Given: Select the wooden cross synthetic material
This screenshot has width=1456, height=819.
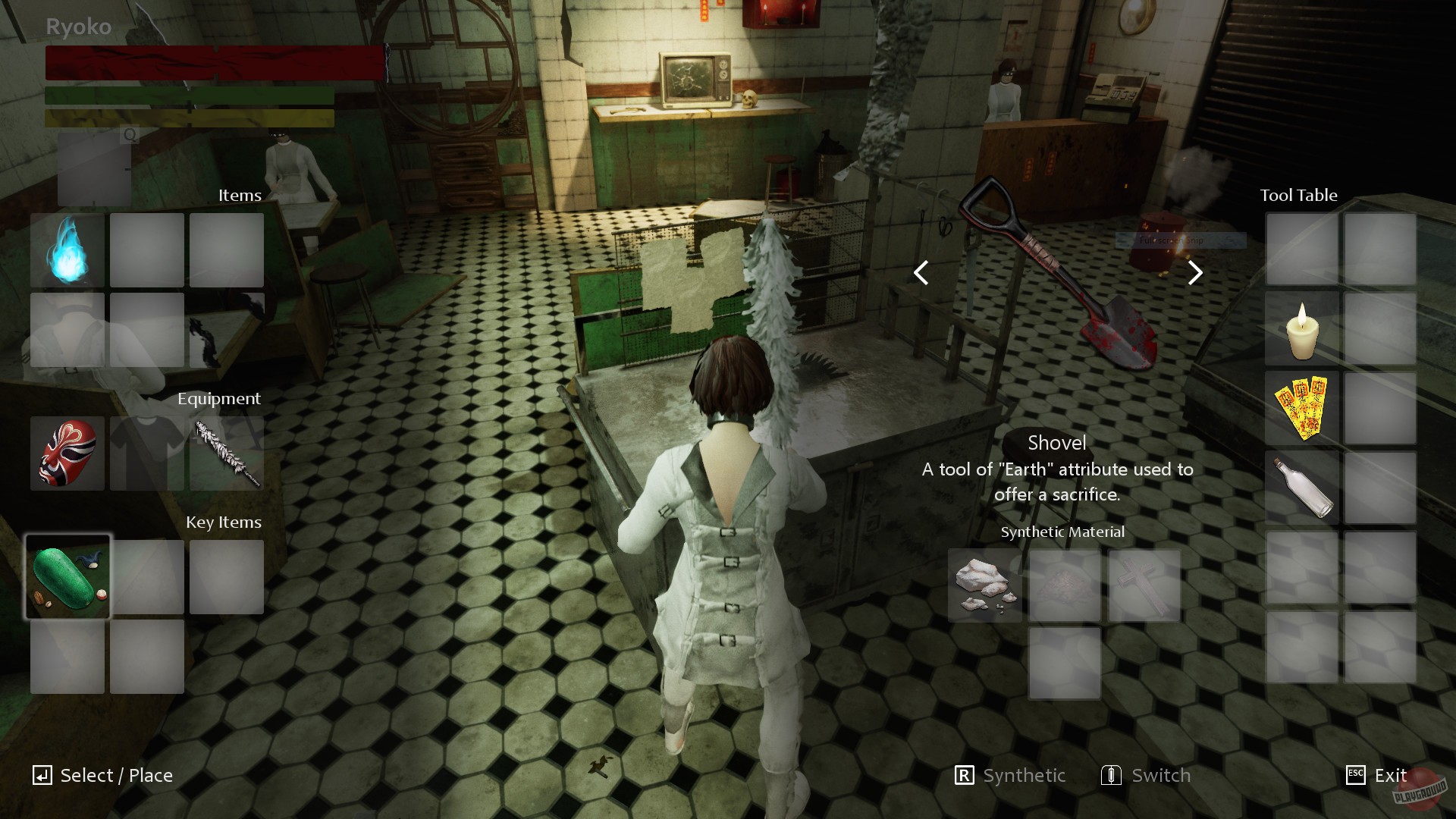Looking at the screenshot, I should point(1144,586).
